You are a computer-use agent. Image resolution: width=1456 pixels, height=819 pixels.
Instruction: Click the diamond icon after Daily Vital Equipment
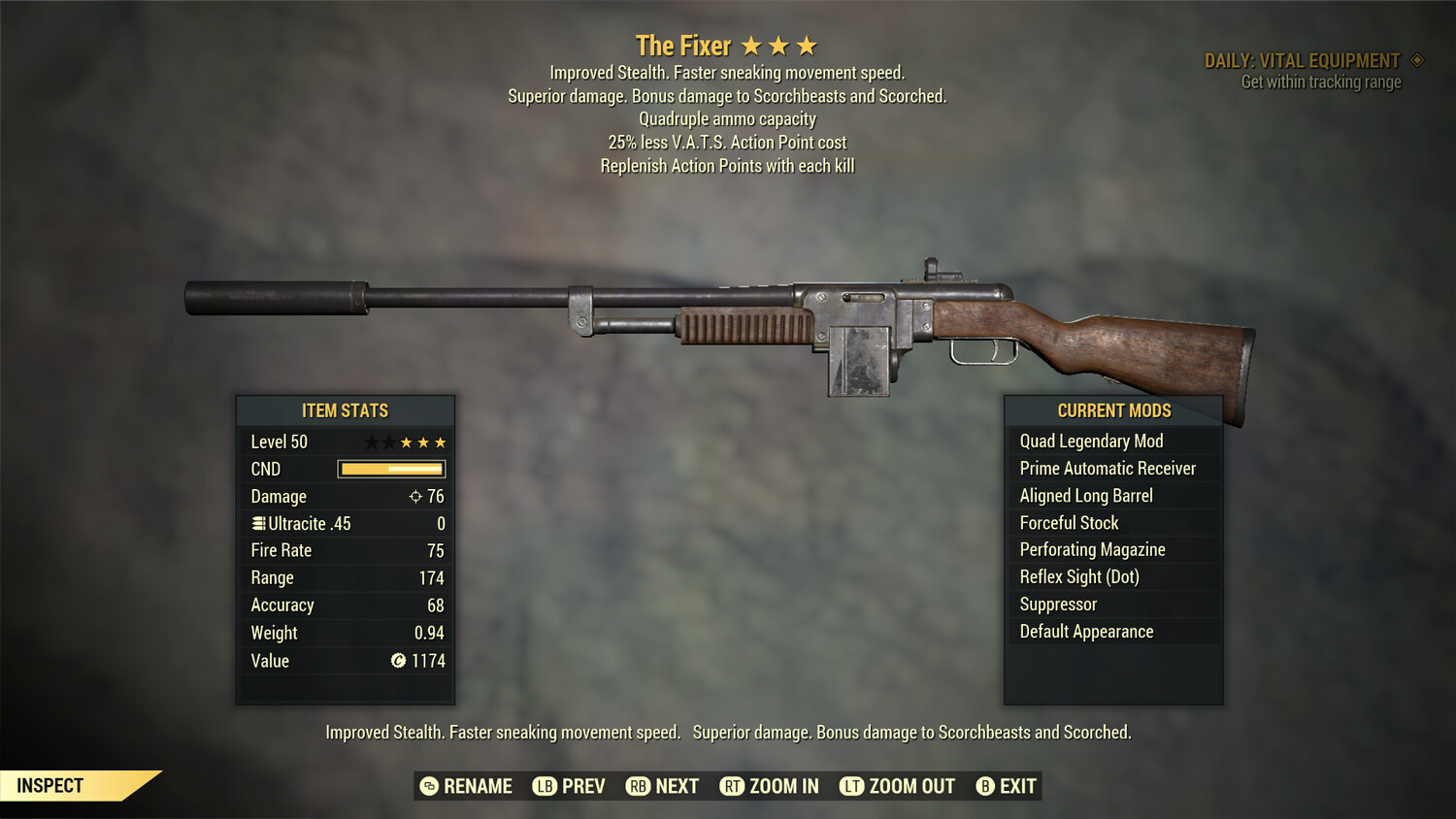pos(1418,59)
